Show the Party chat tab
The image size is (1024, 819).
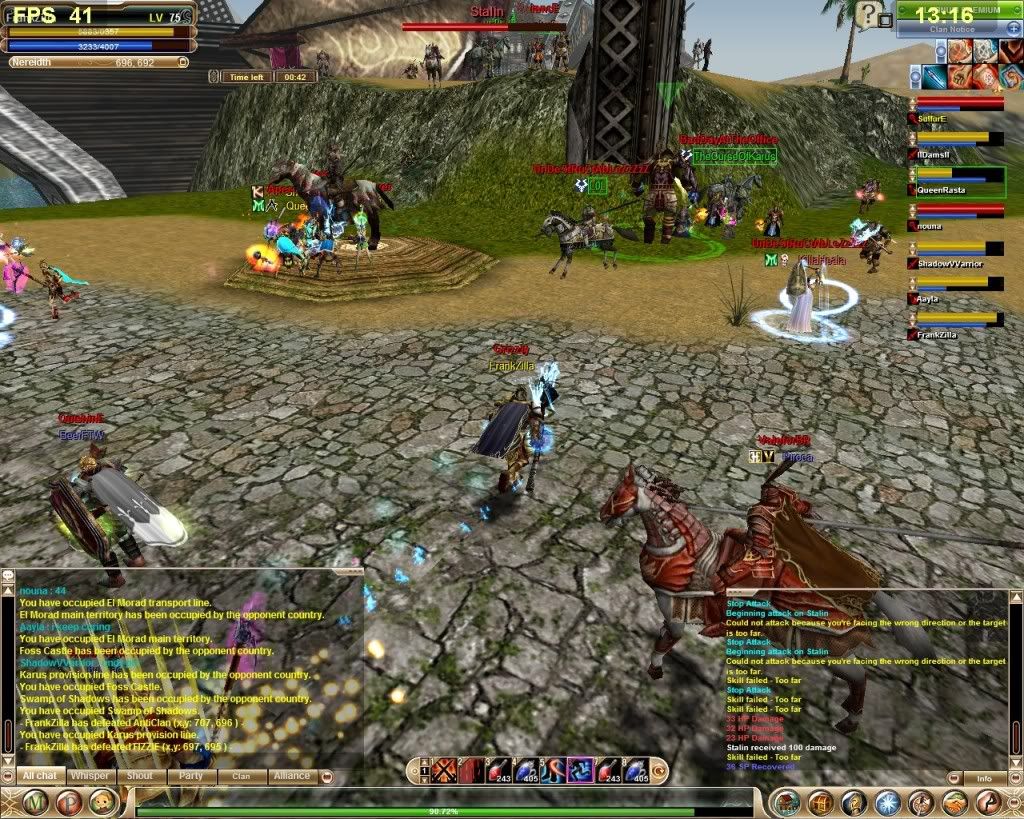tap(190, 776)
